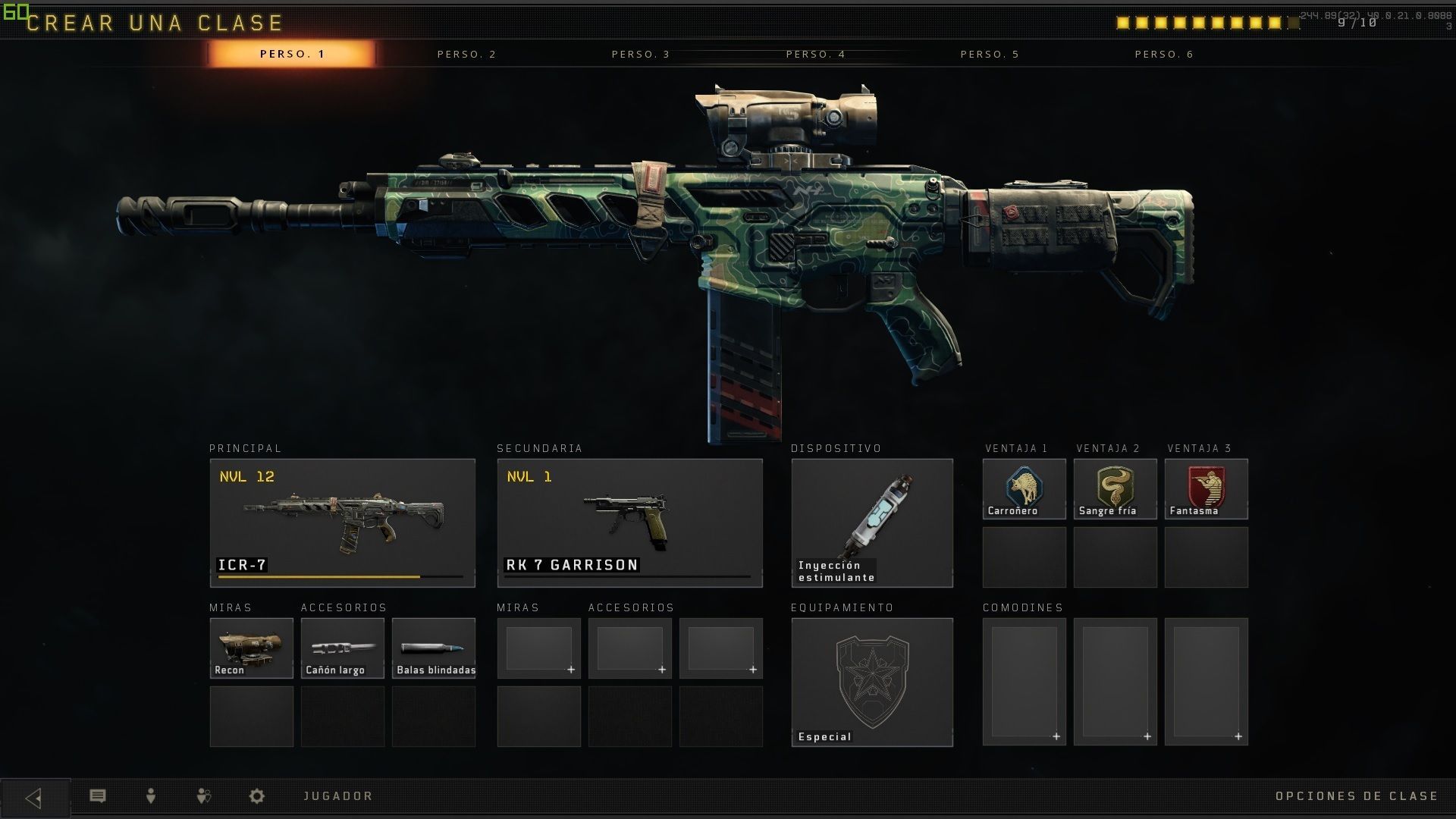Viewport: 1456px width, 819px height.
Task: Click the Balas blindadas attachment slot
Action: point(433,648)
